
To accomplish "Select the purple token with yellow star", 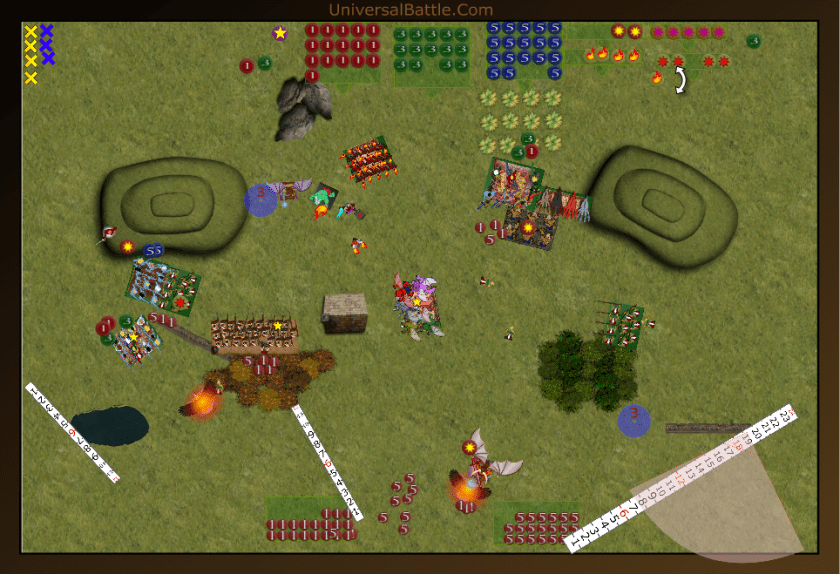I will (280, 33).
